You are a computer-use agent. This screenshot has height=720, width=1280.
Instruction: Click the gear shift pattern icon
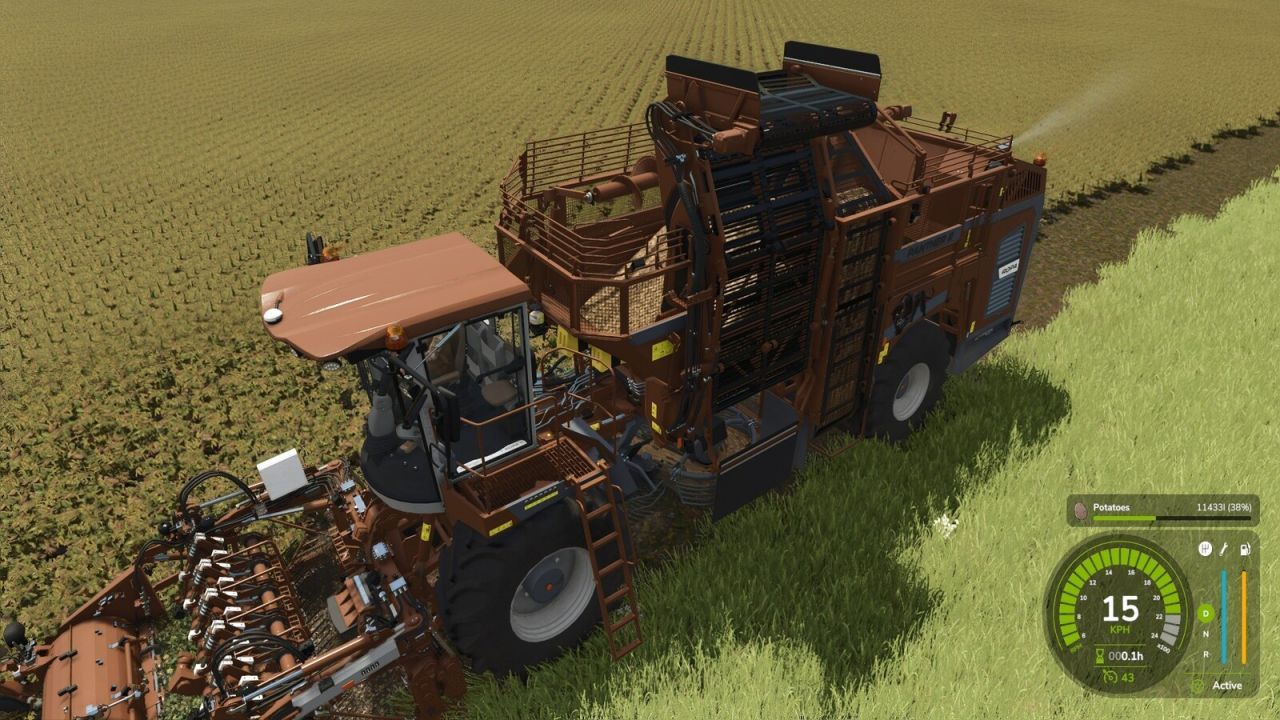tap(1207, 549)
